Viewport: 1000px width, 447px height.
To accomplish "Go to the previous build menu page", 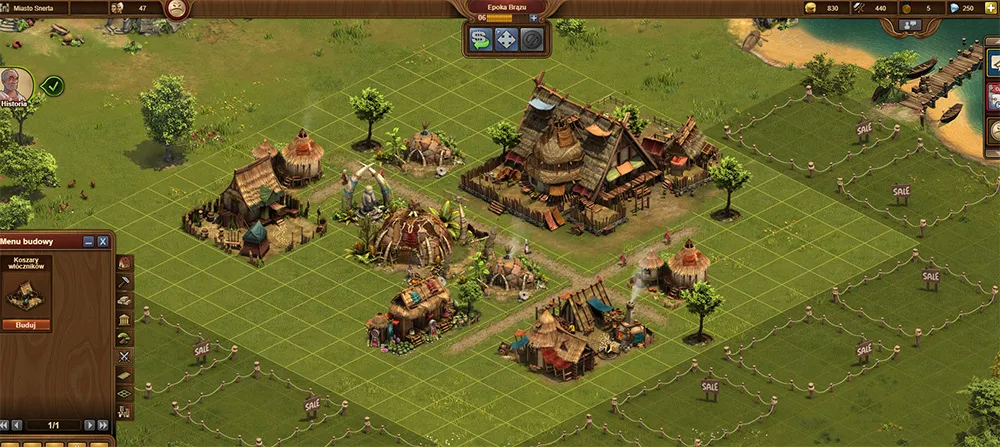I will click(x=19, y=425).
